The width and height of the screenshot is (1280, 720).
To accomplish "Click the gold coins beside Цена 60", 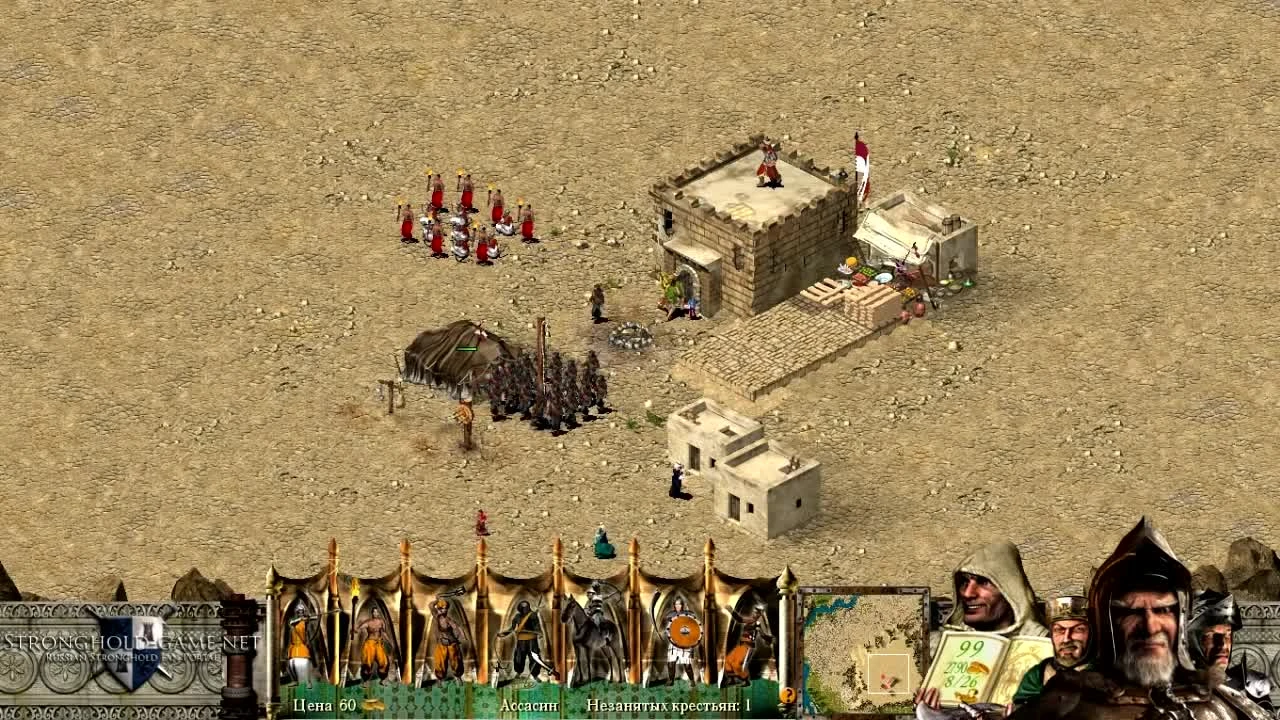I will tap(374, 704).
